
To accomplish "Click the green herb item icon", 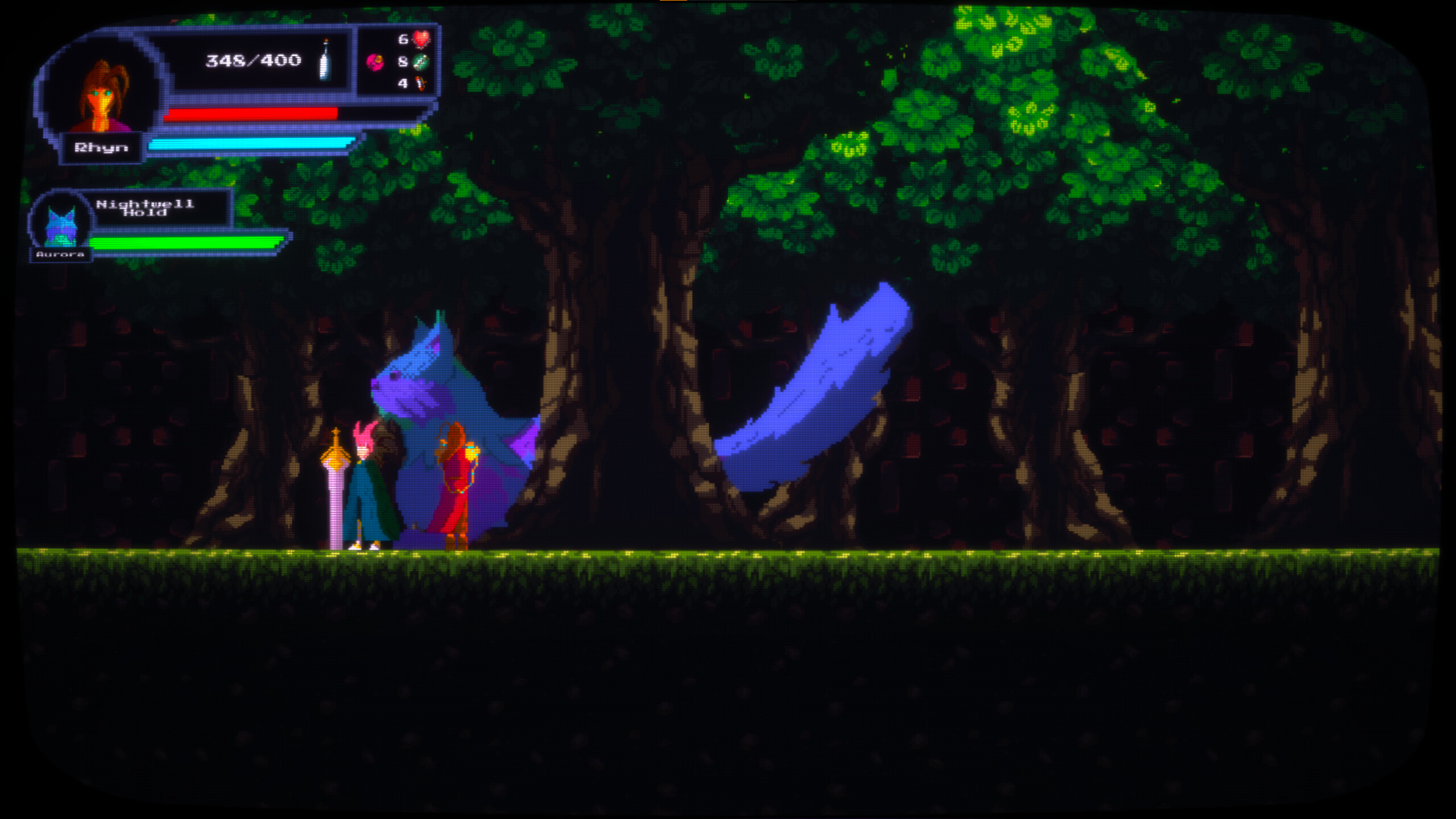I will coord(422,61).
